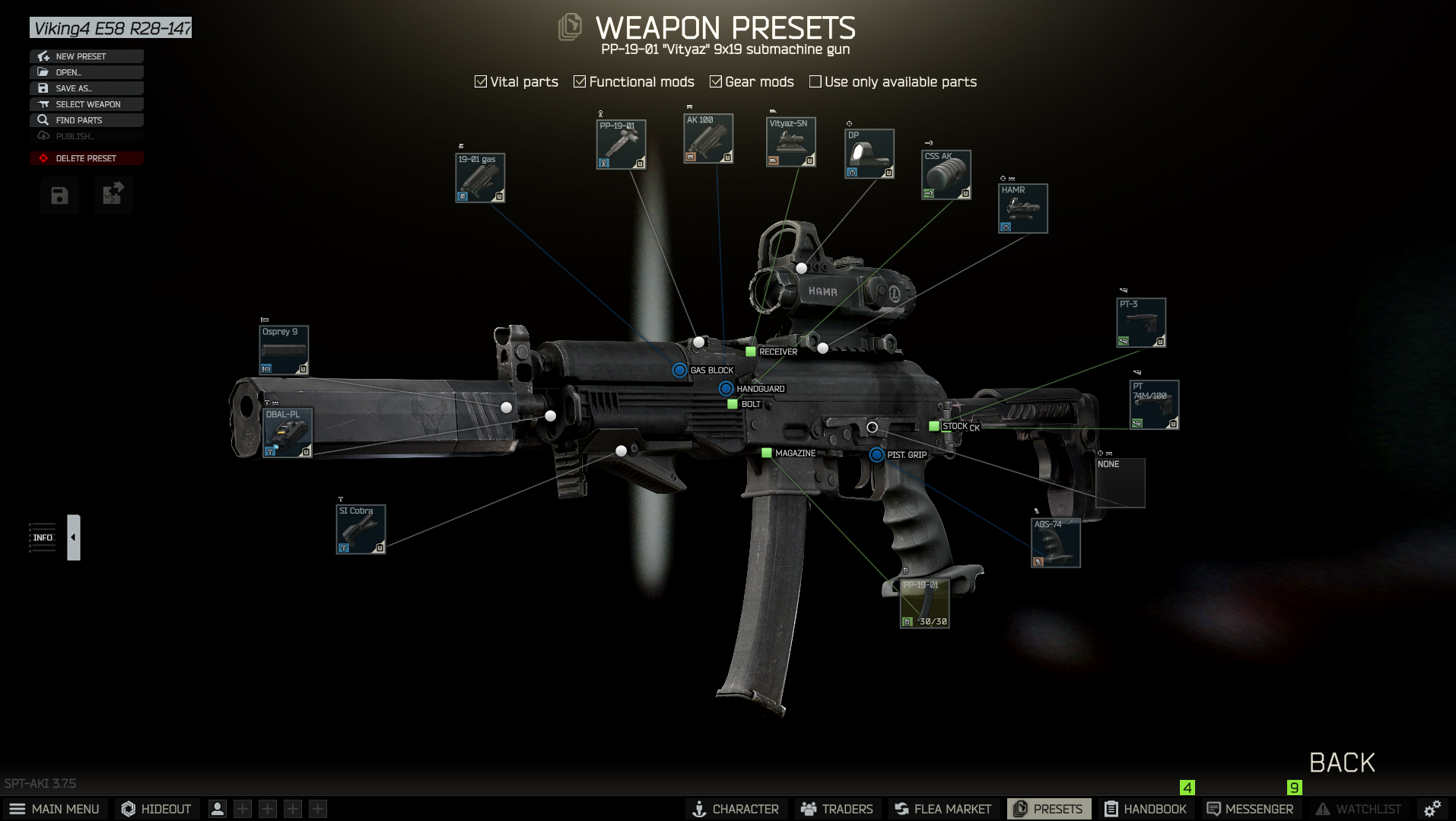Toggle the Gear mods checkbox
The image size is (1456, 821).
[x=716, y=81]
